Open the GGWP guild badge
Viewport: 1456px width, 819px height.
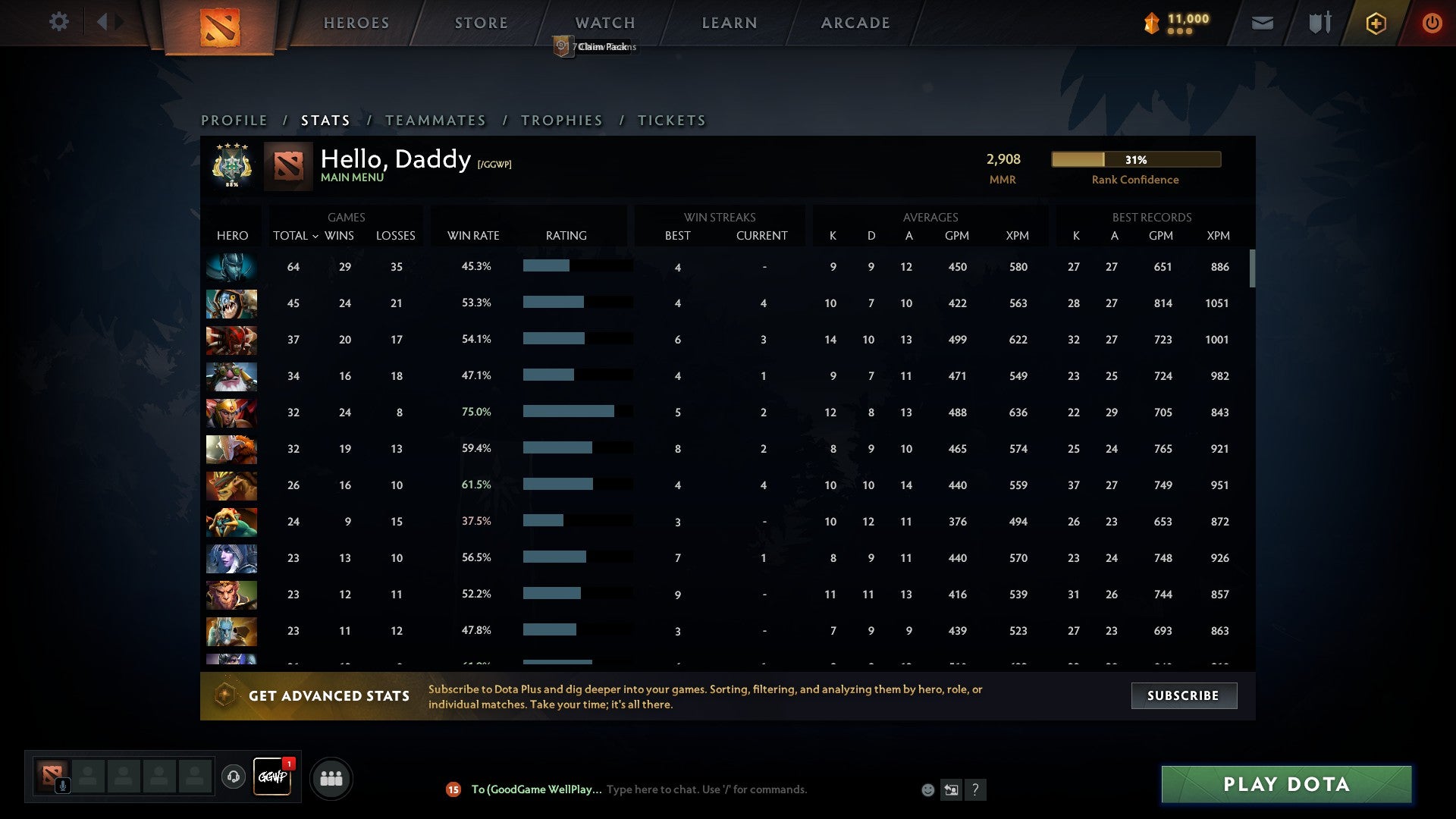coord(272,777)
